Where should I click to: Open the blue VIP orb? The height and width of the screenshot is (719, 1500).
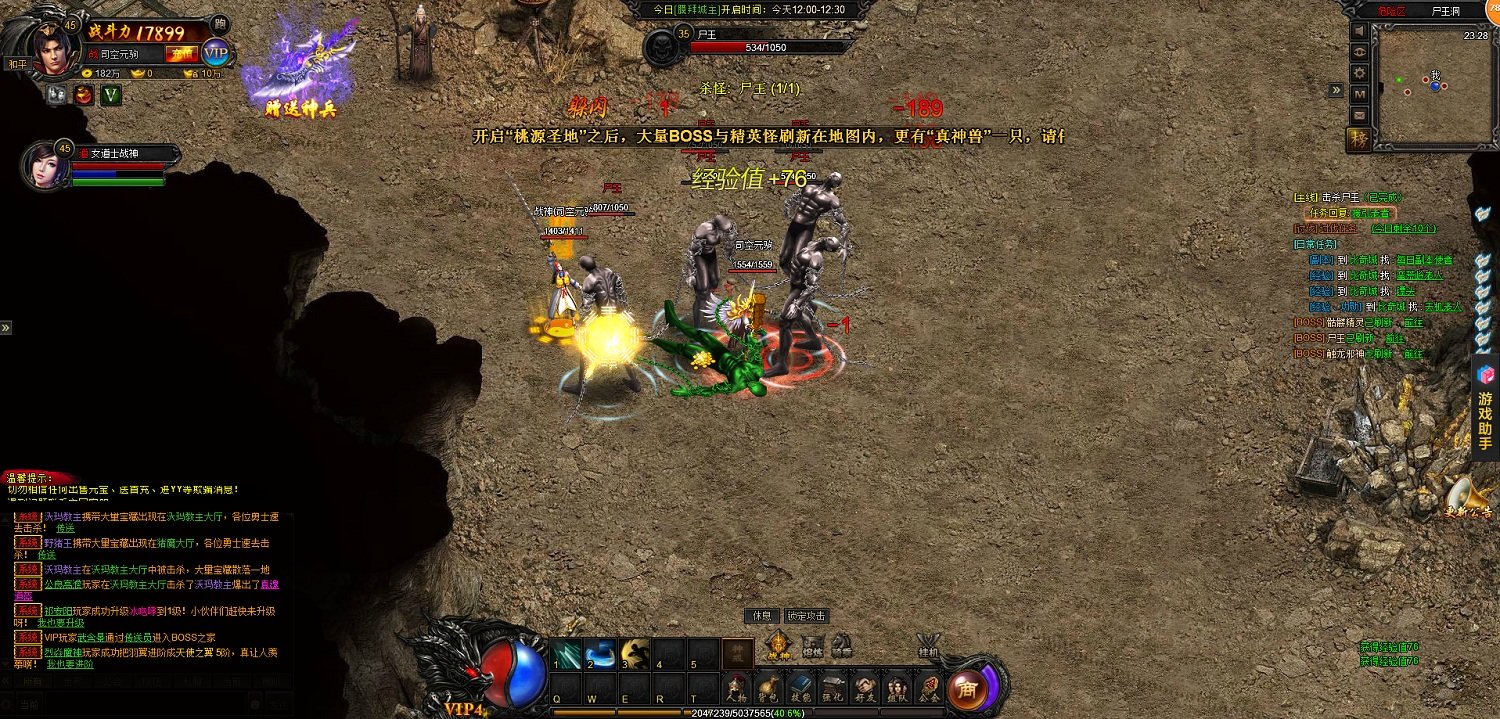[x=215, y=53]
